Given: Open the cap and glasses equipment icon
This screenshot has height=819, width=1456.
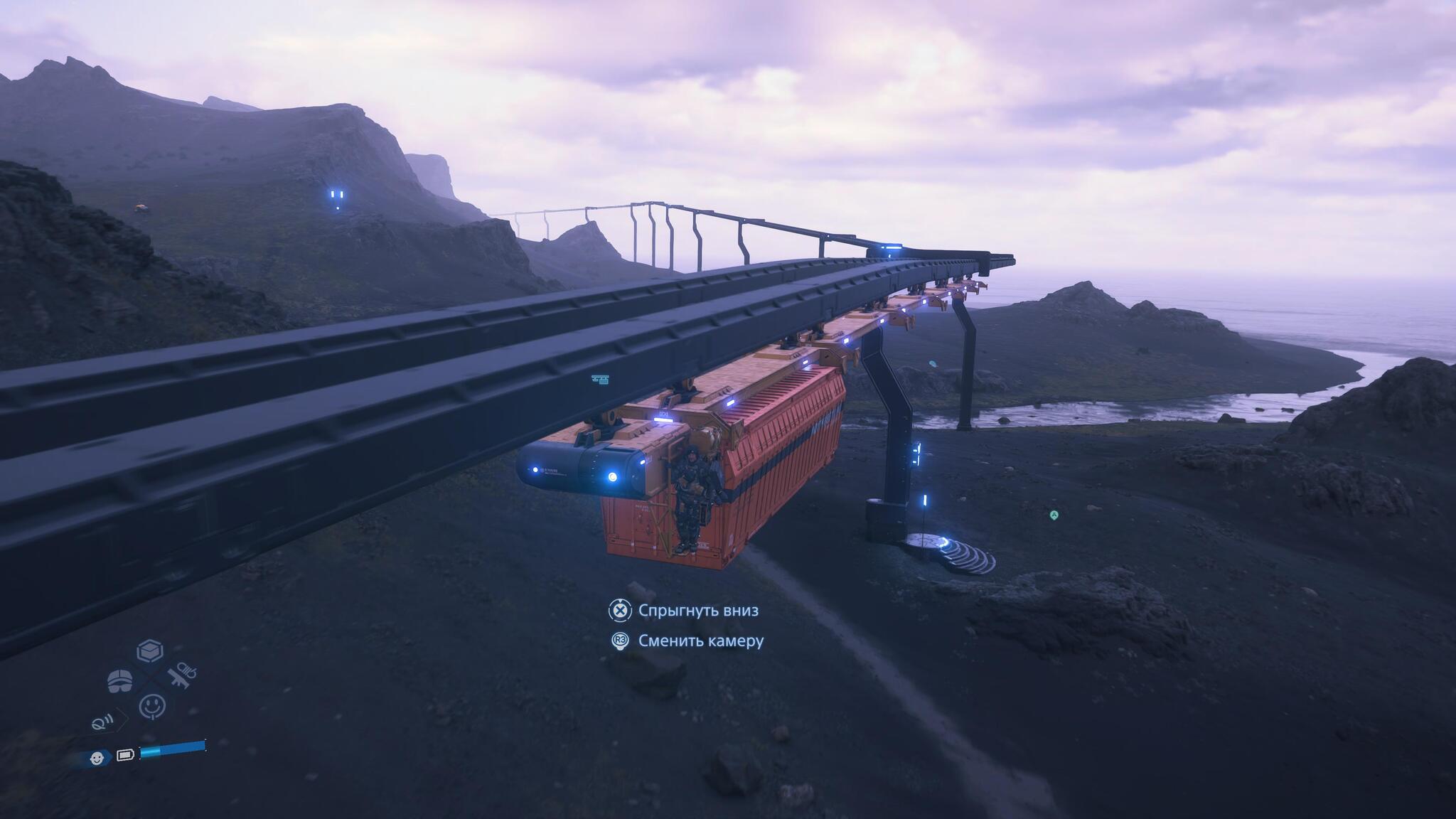Looking at the screenshot, I should (119, 680).
